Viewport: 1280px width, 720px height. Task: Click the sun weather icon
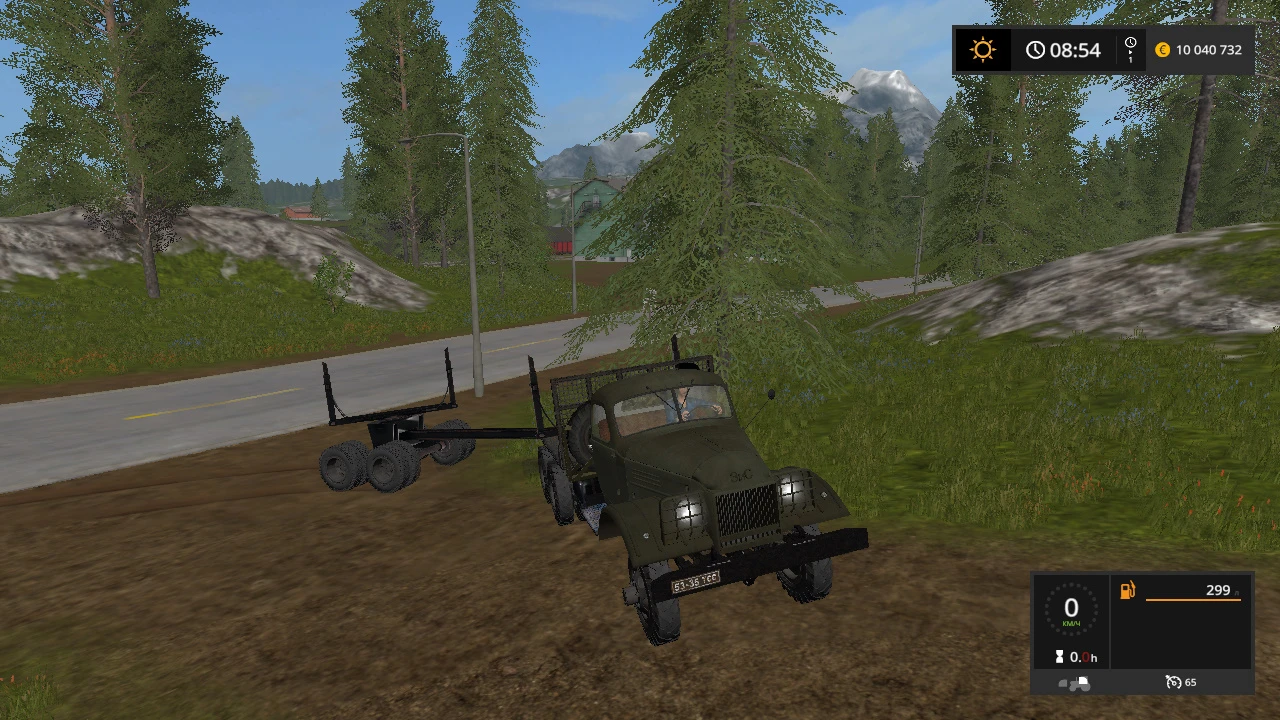(983, 49)
